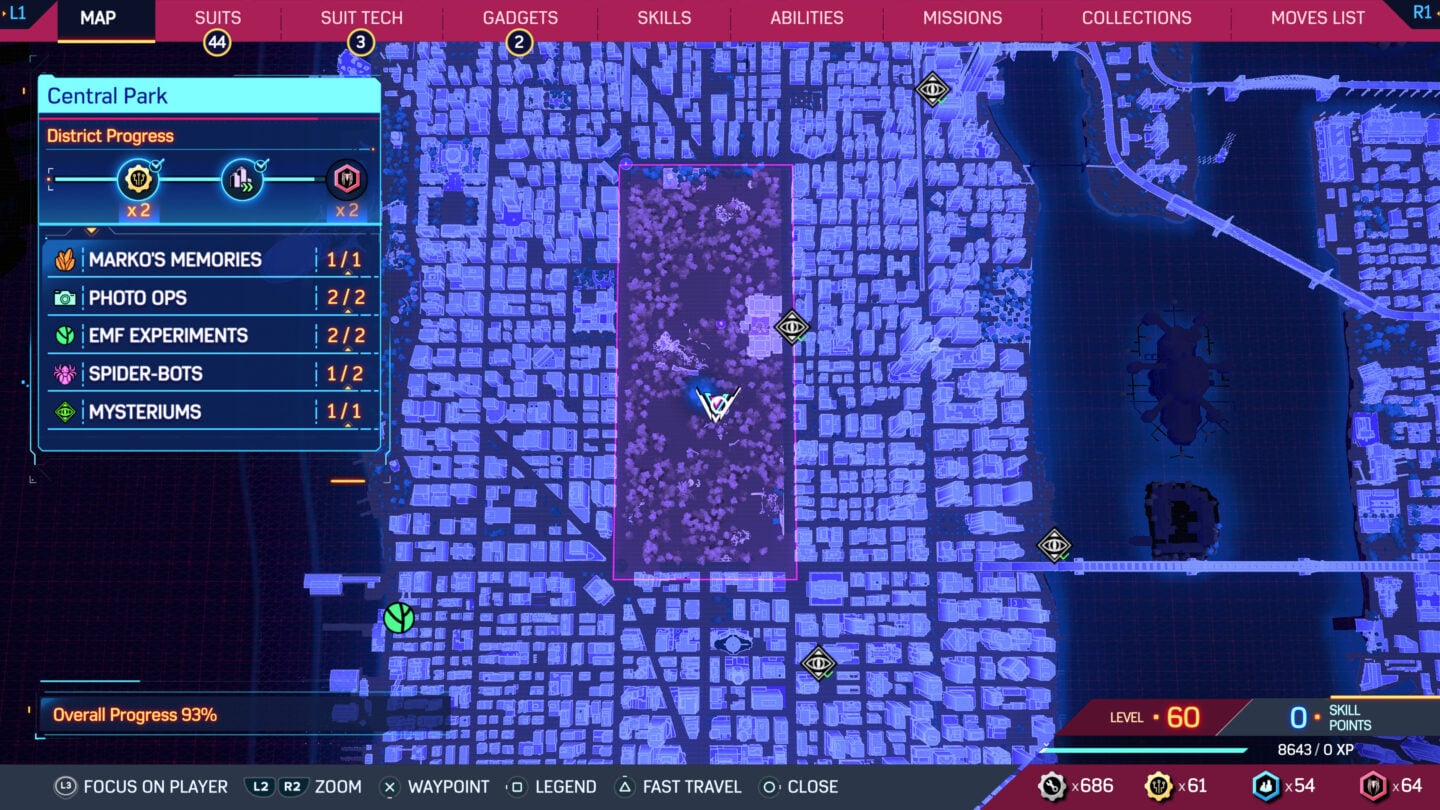
Task: Click the Mysterium icon at the southeast highway
Action: coord(1055,547)
